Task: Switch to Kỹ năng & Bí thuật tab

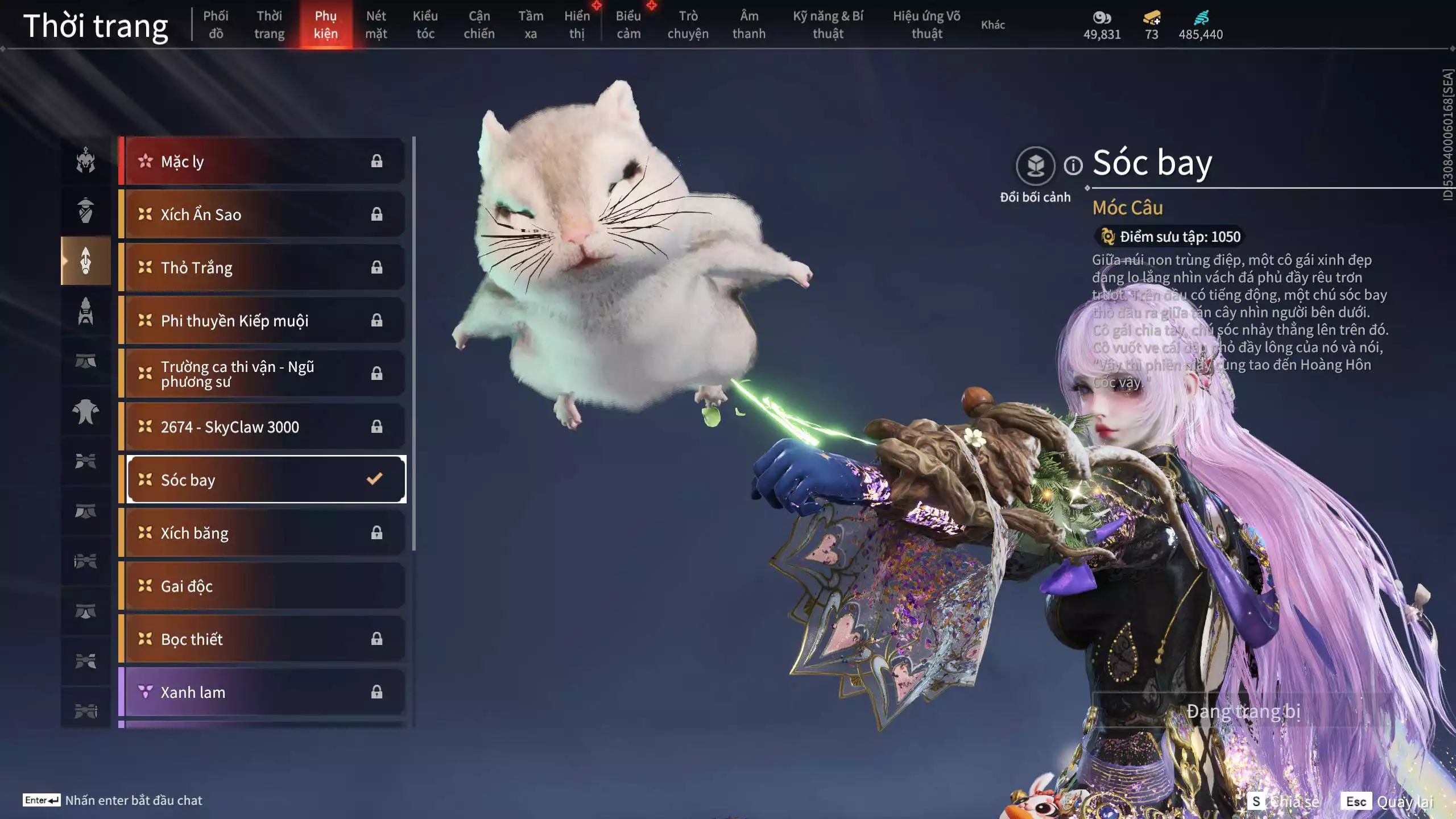Action: [828, 24]
